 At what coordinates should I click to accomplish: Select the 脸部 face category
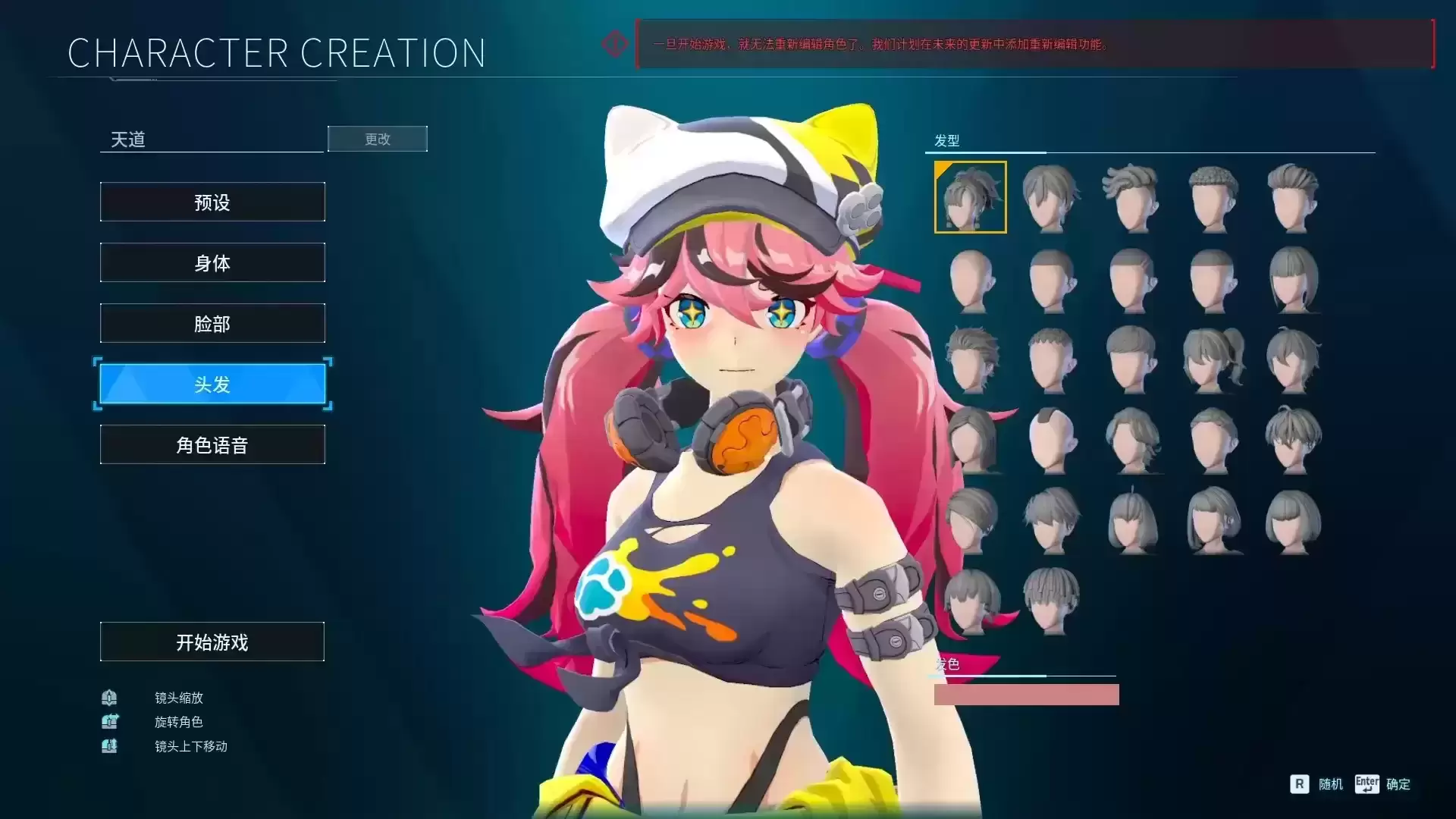[x=212, y=323]
